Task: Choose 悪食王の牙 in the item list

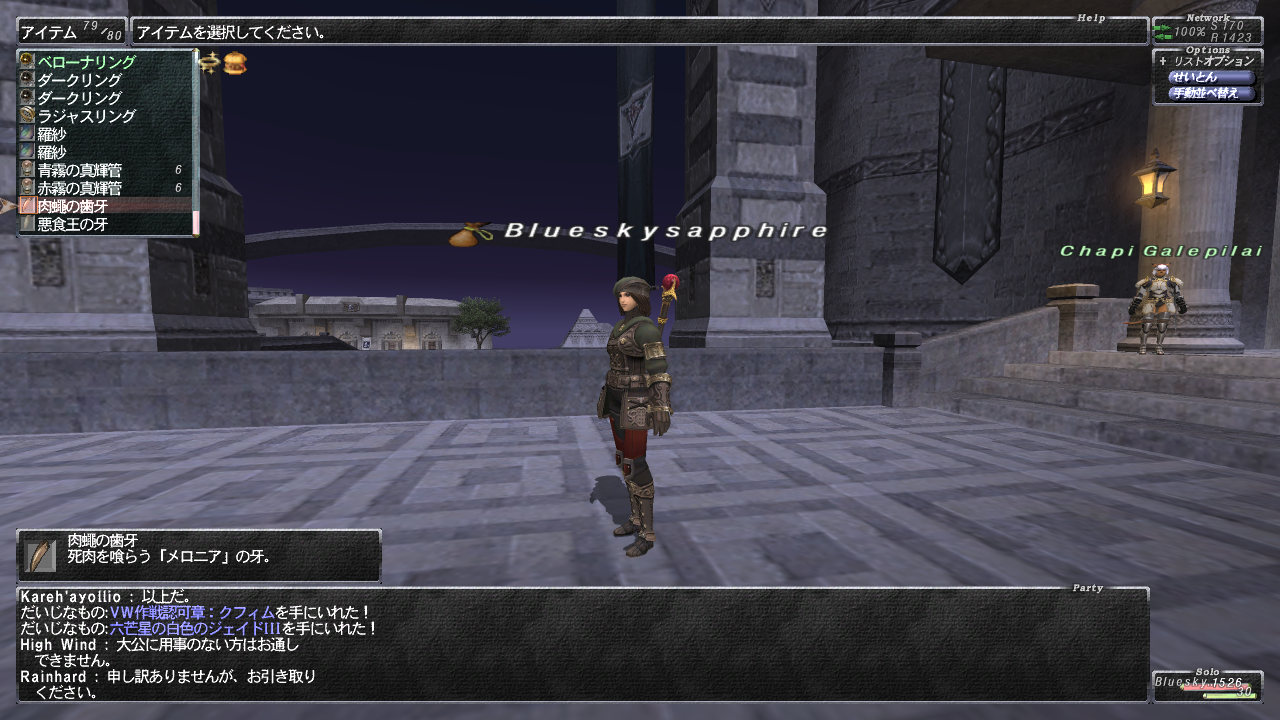Action: tap(73, 224)
